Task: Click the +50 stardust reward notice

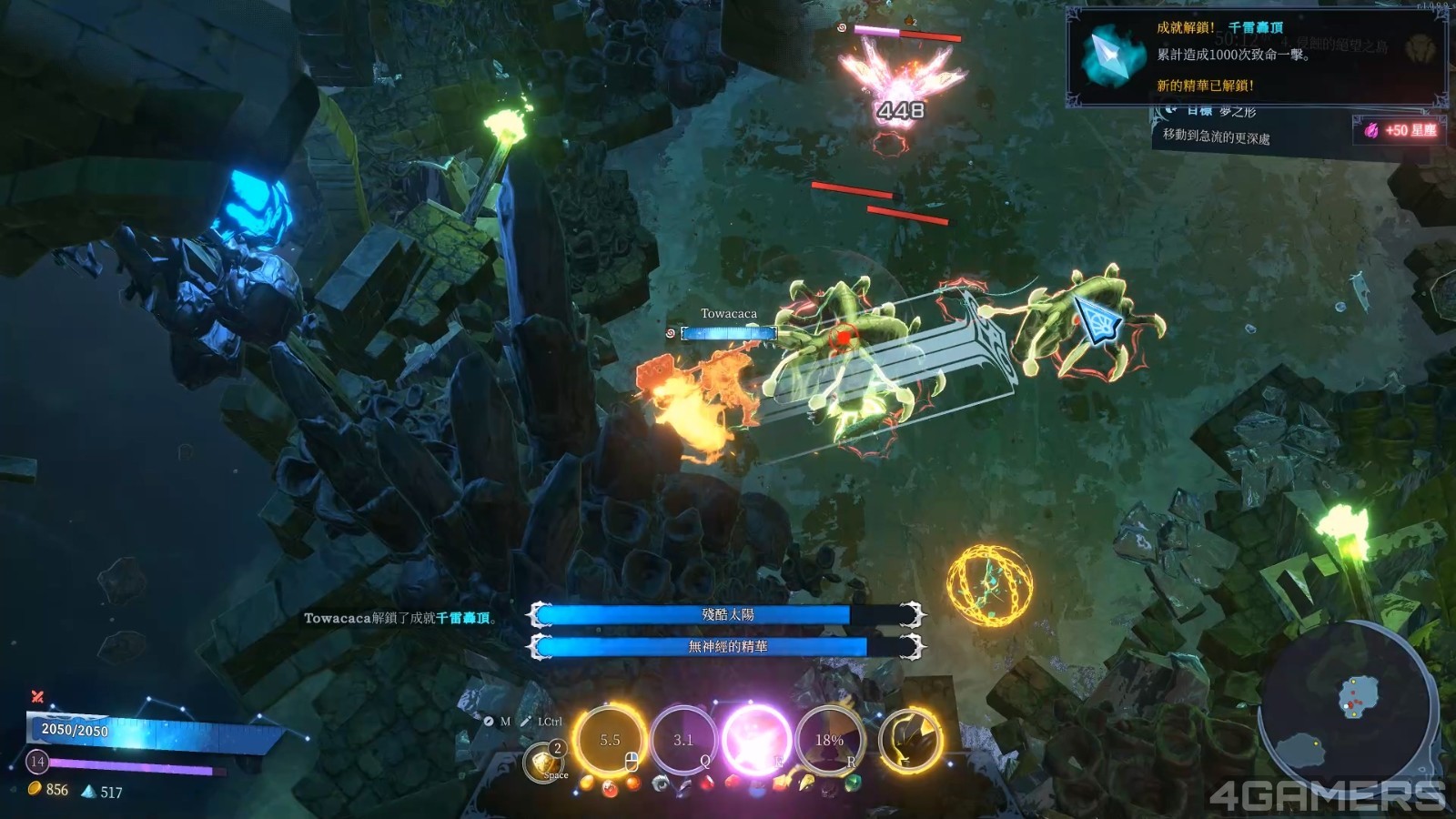Action: [x=1401, y=130]
